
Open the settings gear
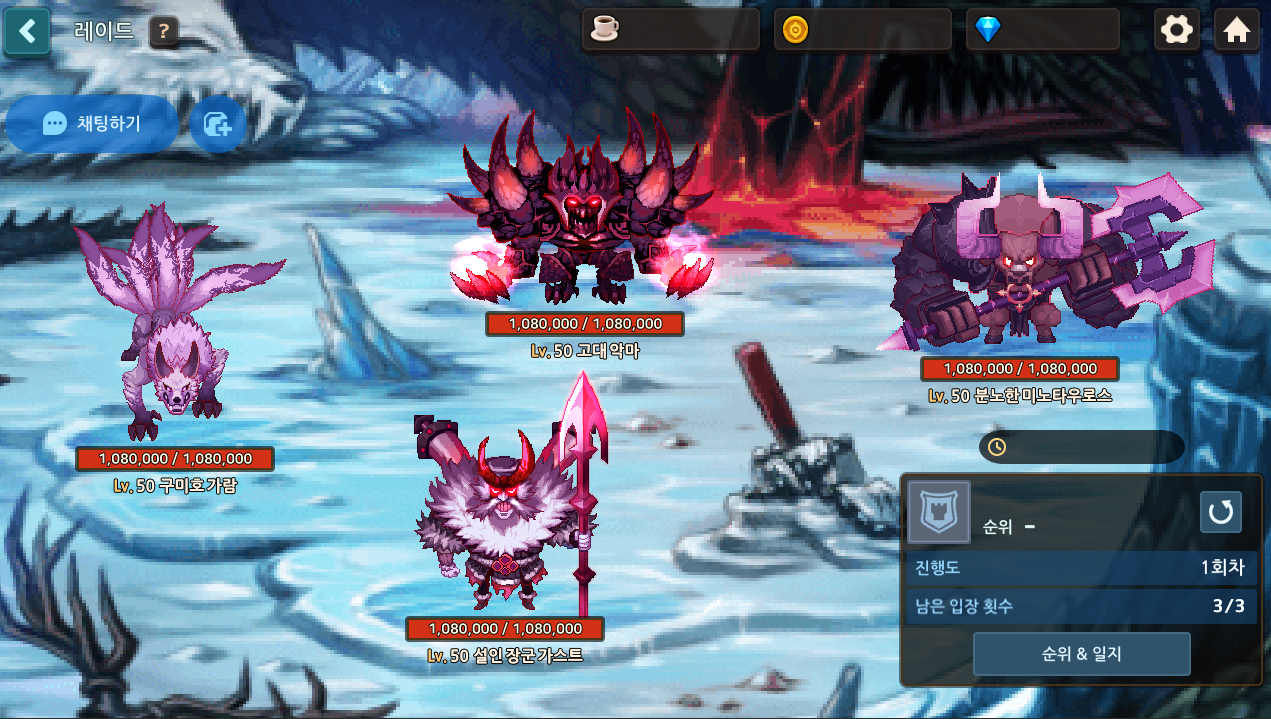click(1177, 30)
